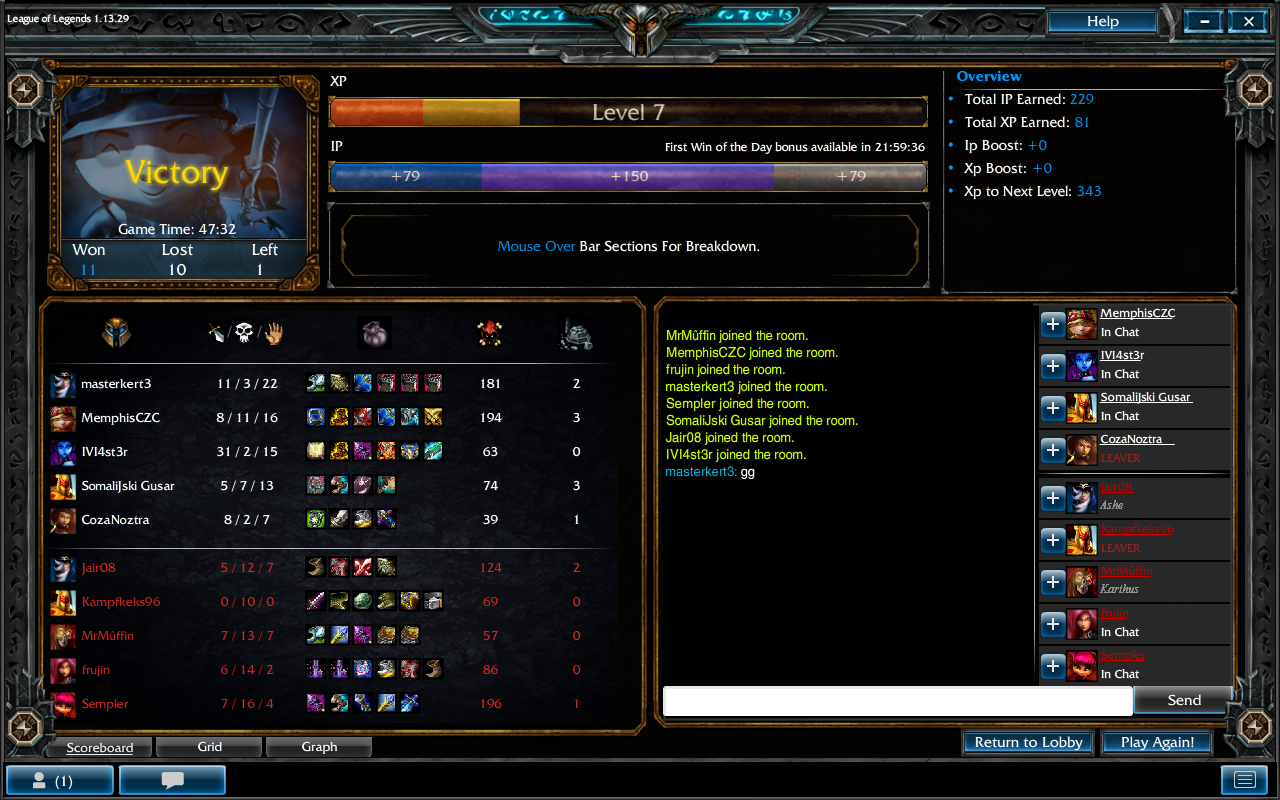The height and width of the screenshot is (800, 1280).
Task: Click the blue +79 IP bar section
Action: 405,176
